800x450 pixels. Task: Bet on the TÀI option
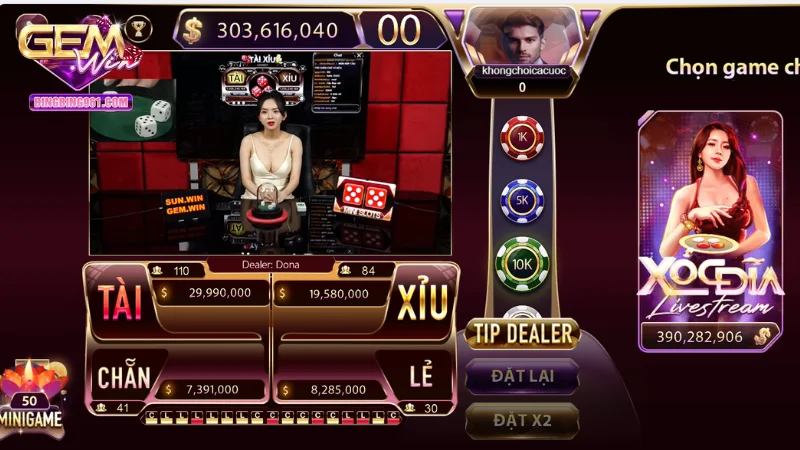click(118, 300)
